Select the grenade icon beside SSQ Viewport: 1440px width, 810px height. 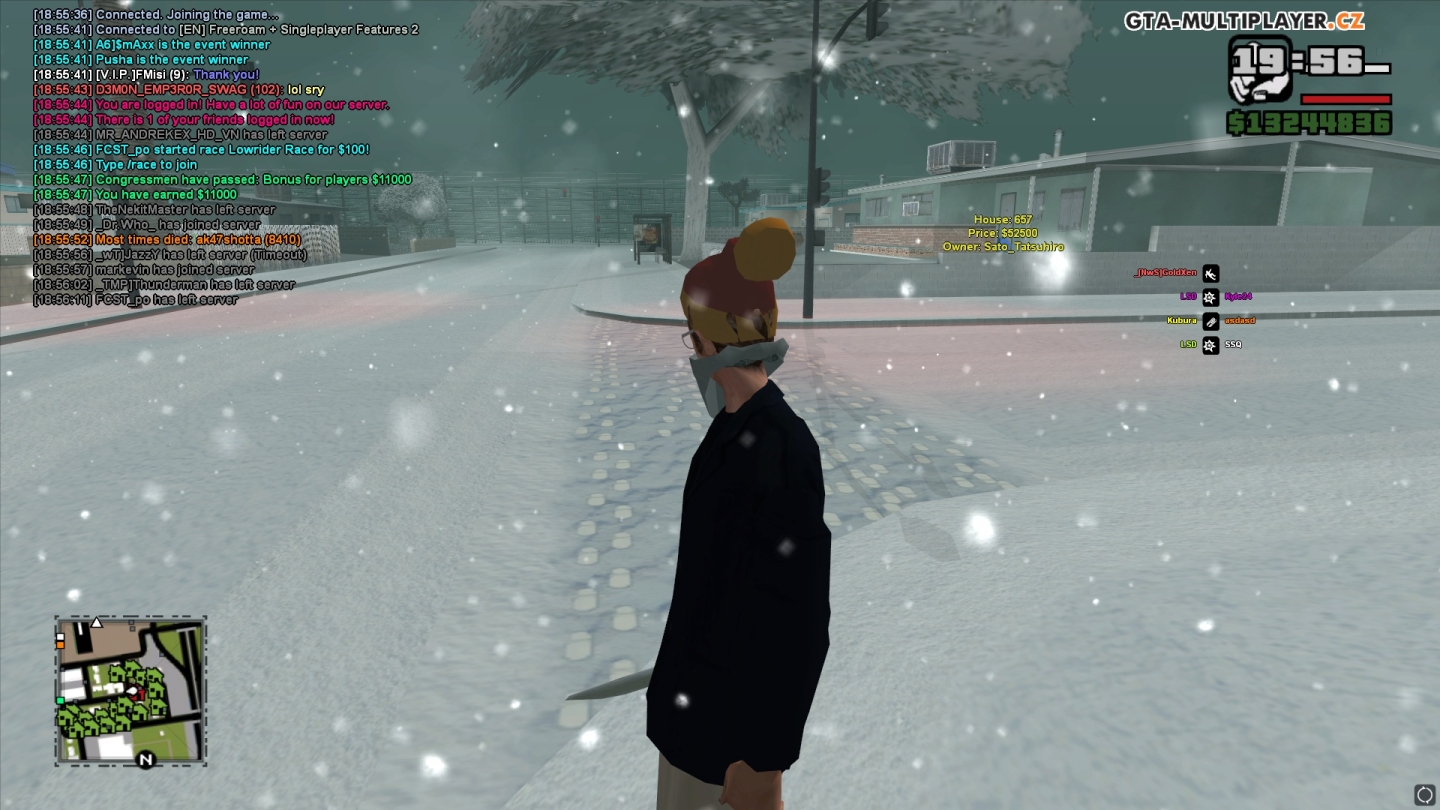(x=1211, y=345)
